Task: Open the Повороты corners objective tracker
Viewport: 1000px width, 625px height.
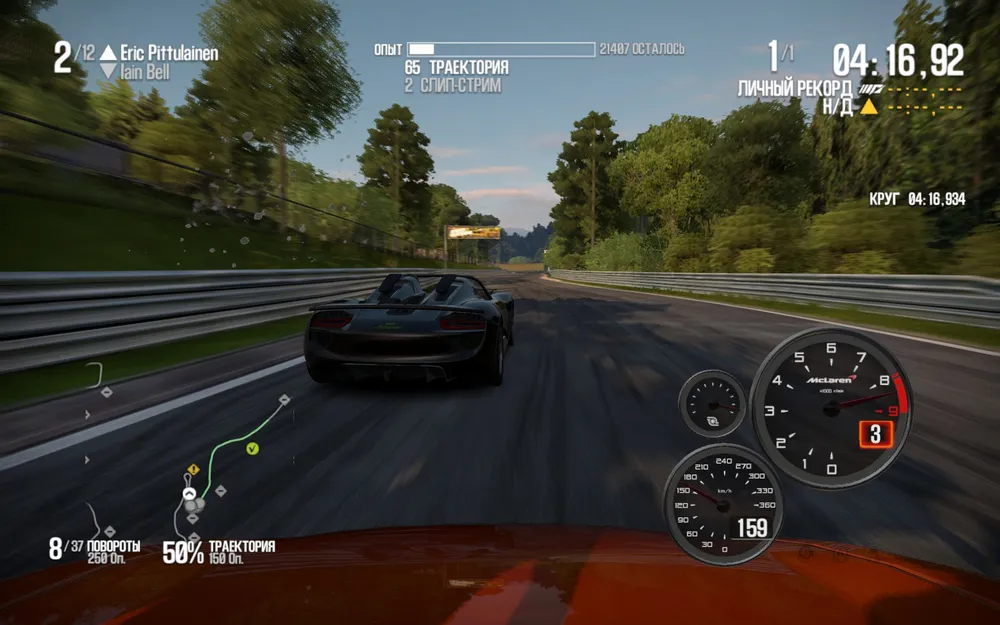Action: pos(96,550)
